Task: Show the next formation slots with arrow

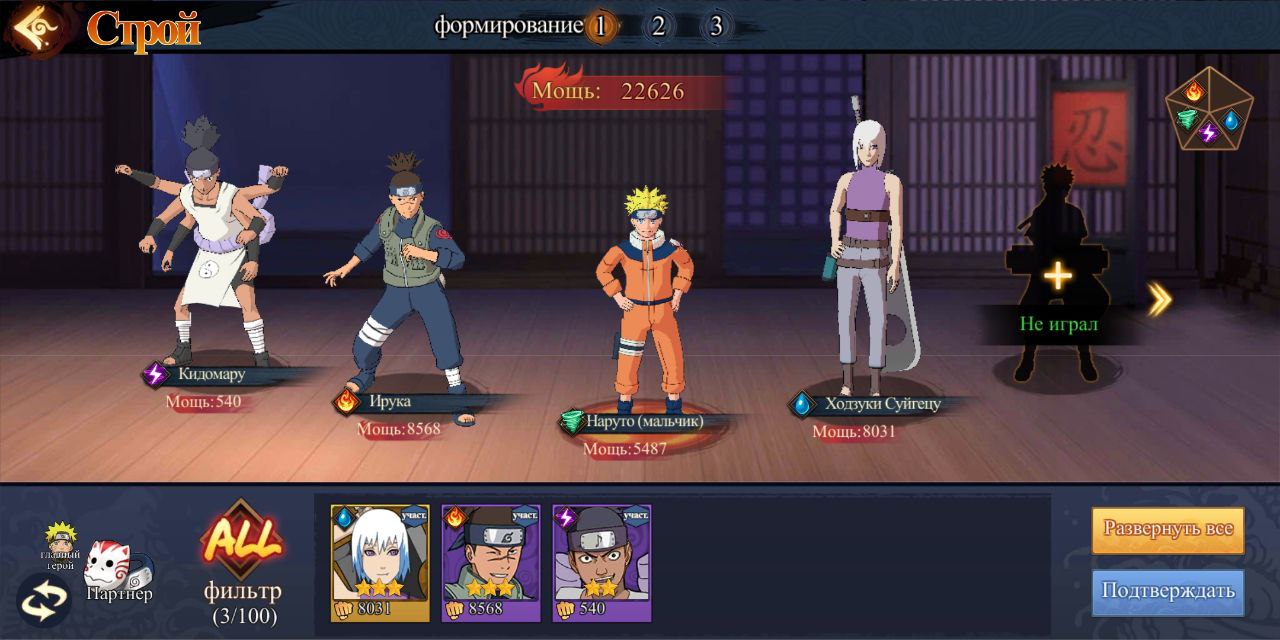Action: (x=1159, y=298)
